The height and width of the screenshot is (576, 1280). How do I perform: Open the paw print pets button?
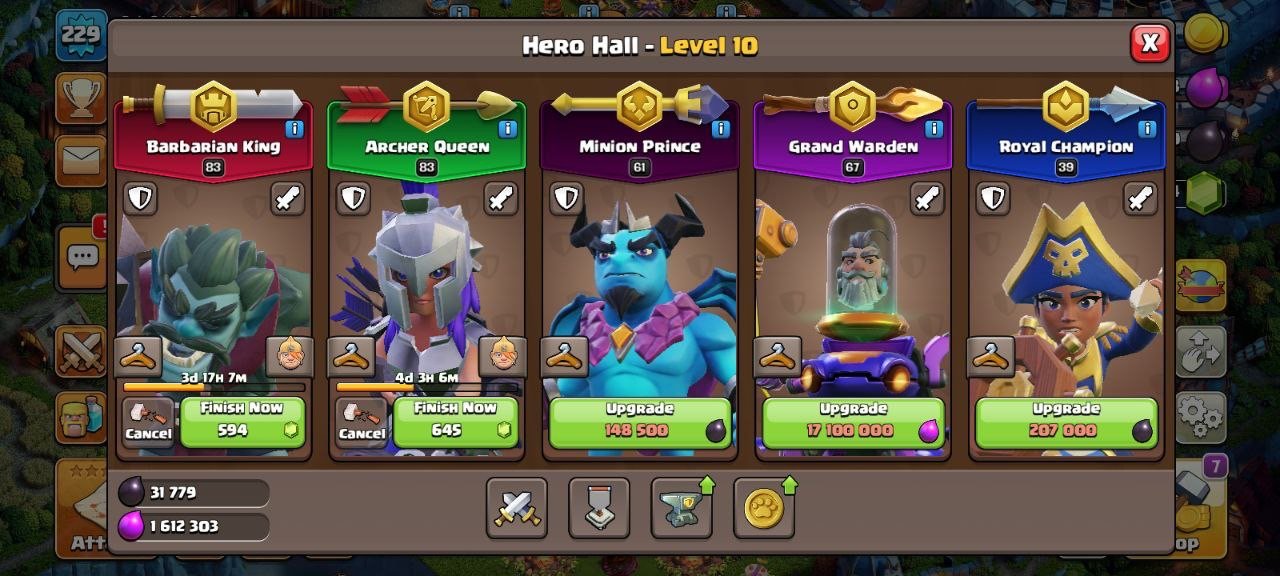pos(763,508)
